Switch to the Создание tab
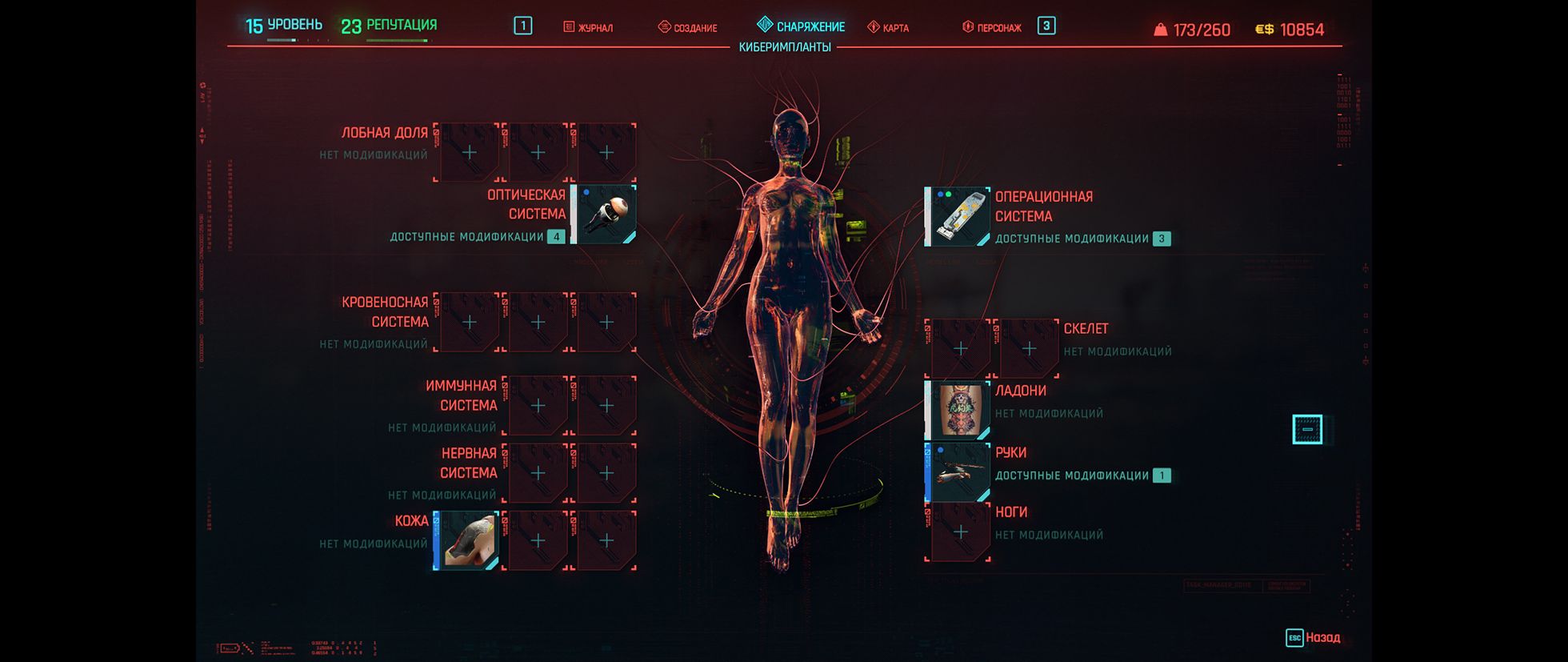The image size is (1568, 662). point(688,28)
